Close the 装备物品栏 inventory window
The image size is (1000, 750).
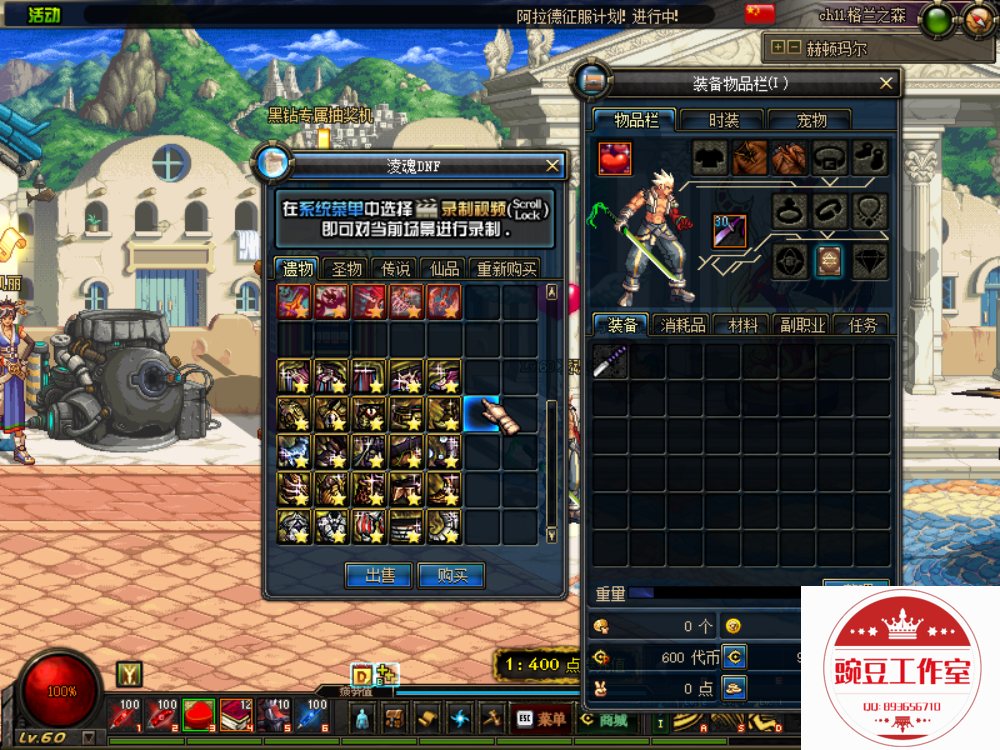(x=886, y=83)
